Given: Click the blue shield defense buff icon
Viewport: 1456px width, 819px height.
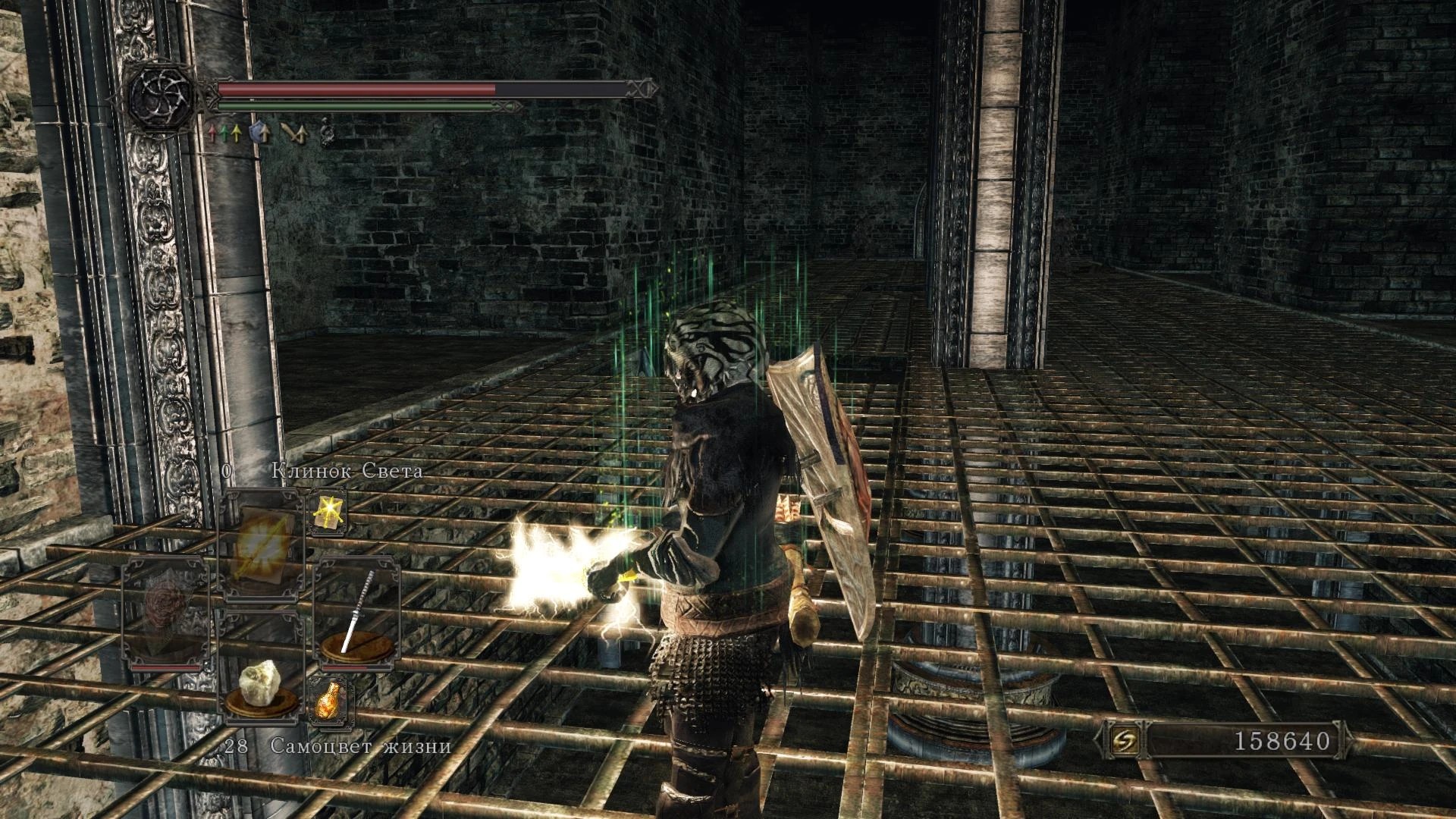Looking at the screenshot, I should (x=260, y=133).
